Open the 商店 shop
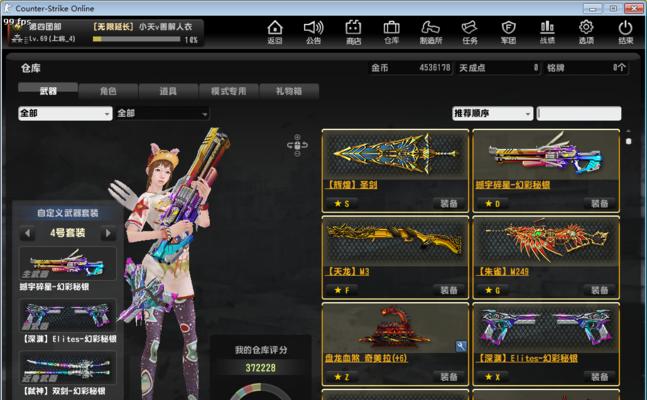Image resolution: width=647 pixels, height=400 pixels. coord(353,31)
